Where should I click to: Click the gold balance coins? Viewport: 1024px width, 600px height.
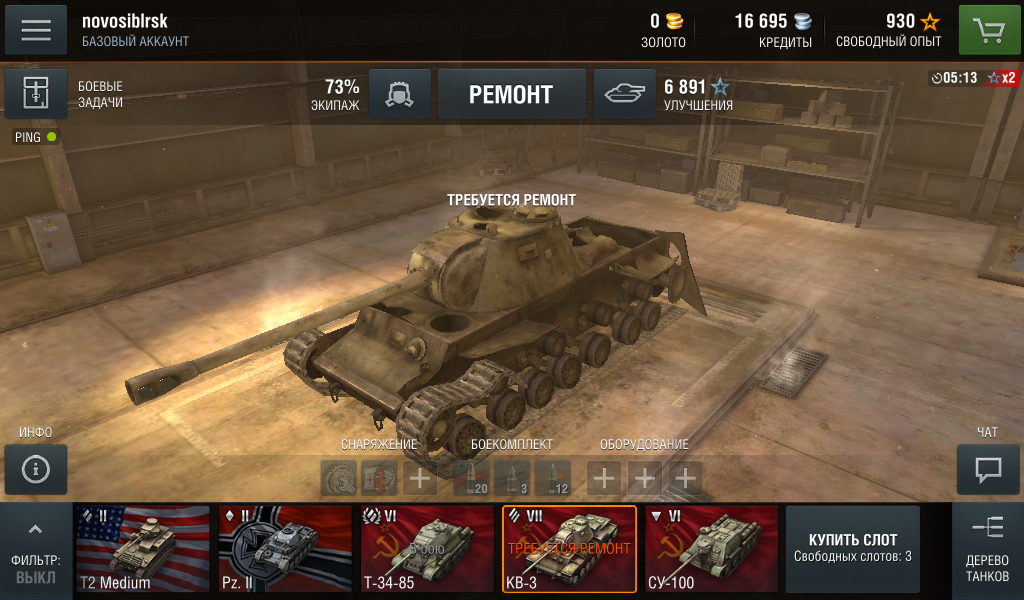pyautogui.click(x=674, y=22)
